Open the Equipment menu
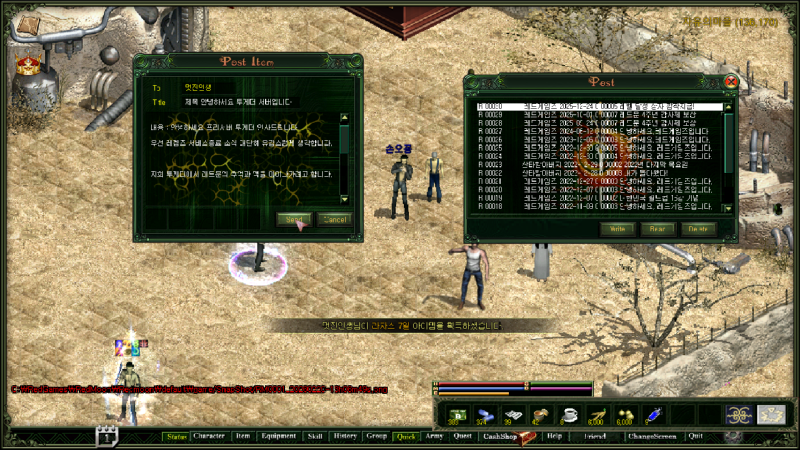This screenshot has width=800, height=450. pos(278,437)
